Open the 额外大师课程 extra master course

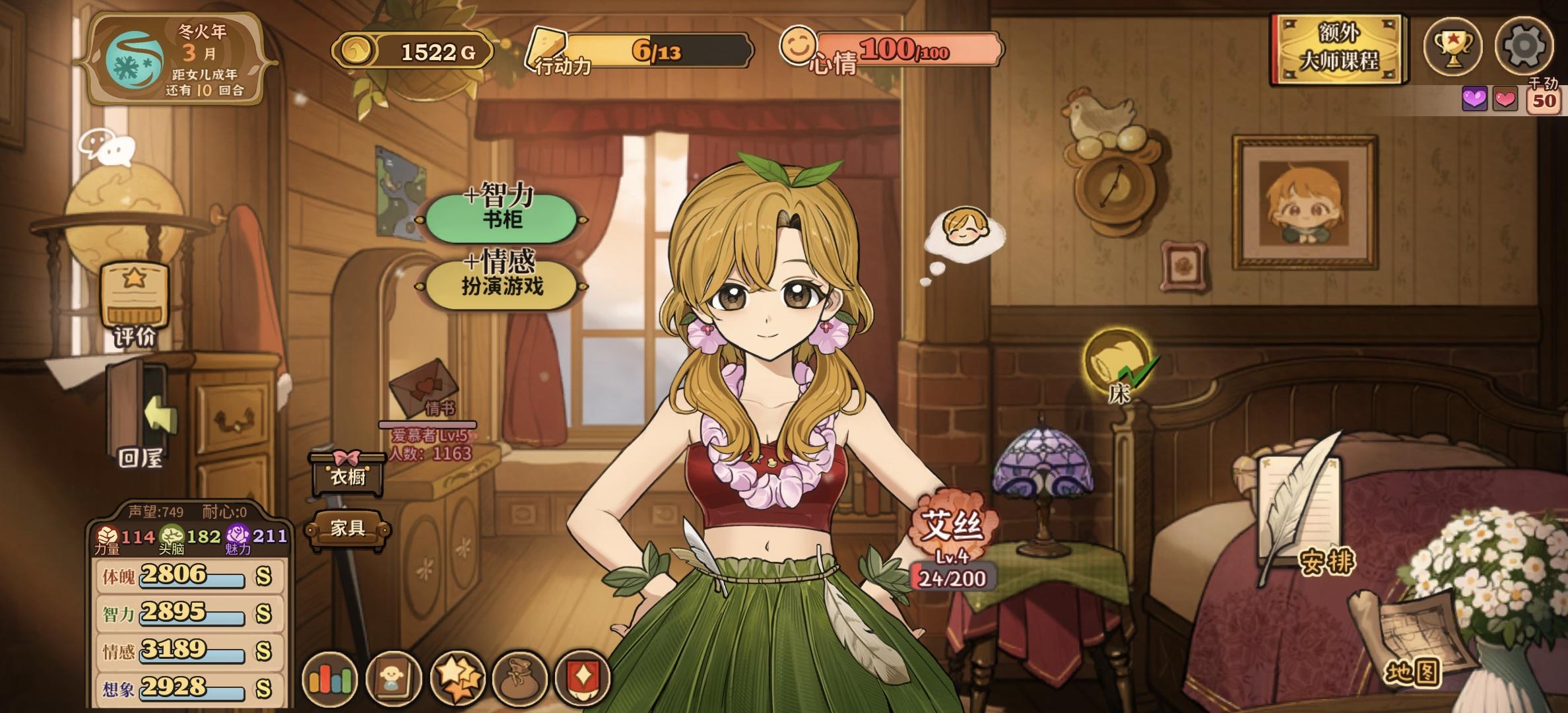1338,50
